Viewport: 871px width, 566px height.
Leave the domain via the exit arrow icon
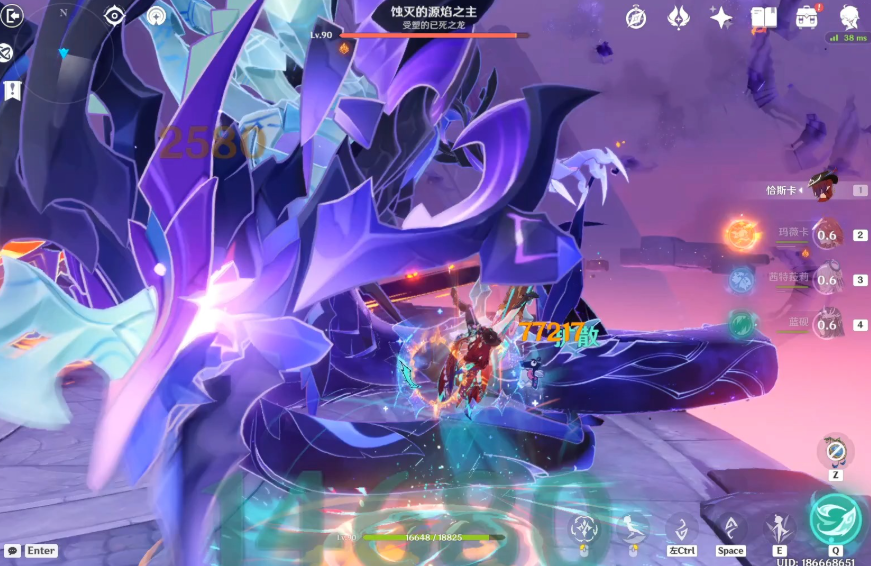click(13, 17)
